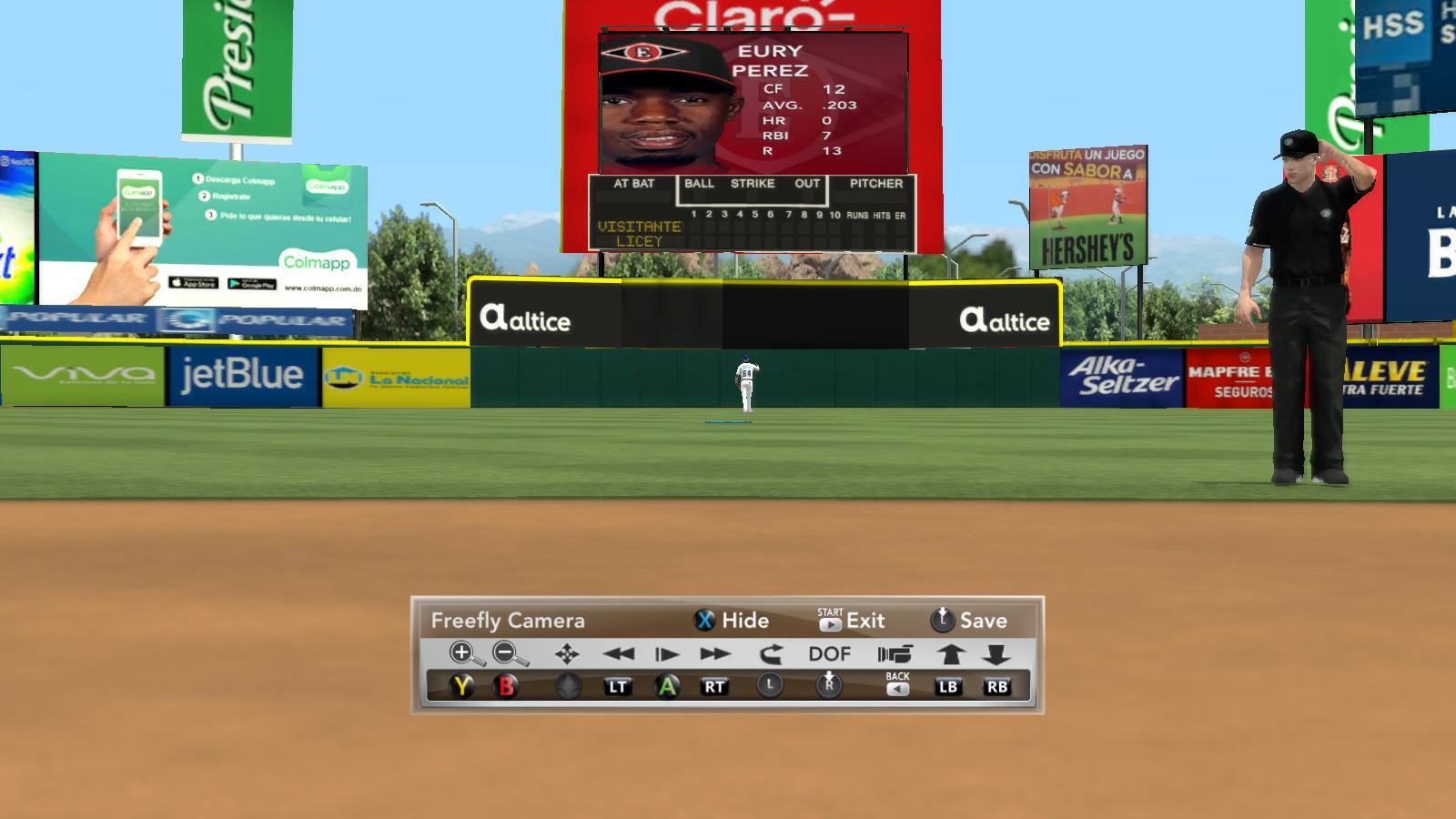Rewind the replay

pyautogui.click(x=618, y=653)
